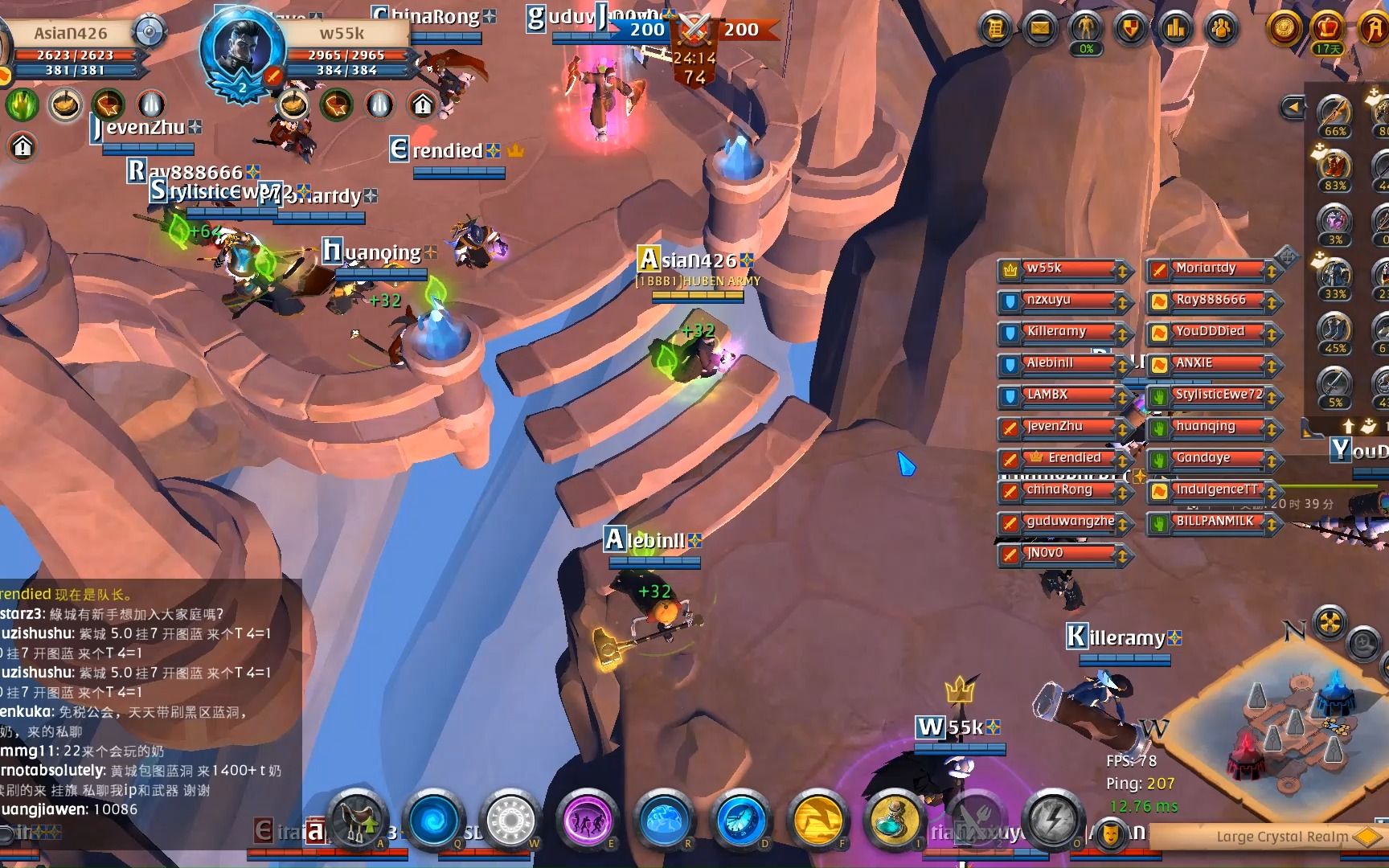Show the rankings bar-chart icon
The image size is (1389, 868).
coord(1176,29)
